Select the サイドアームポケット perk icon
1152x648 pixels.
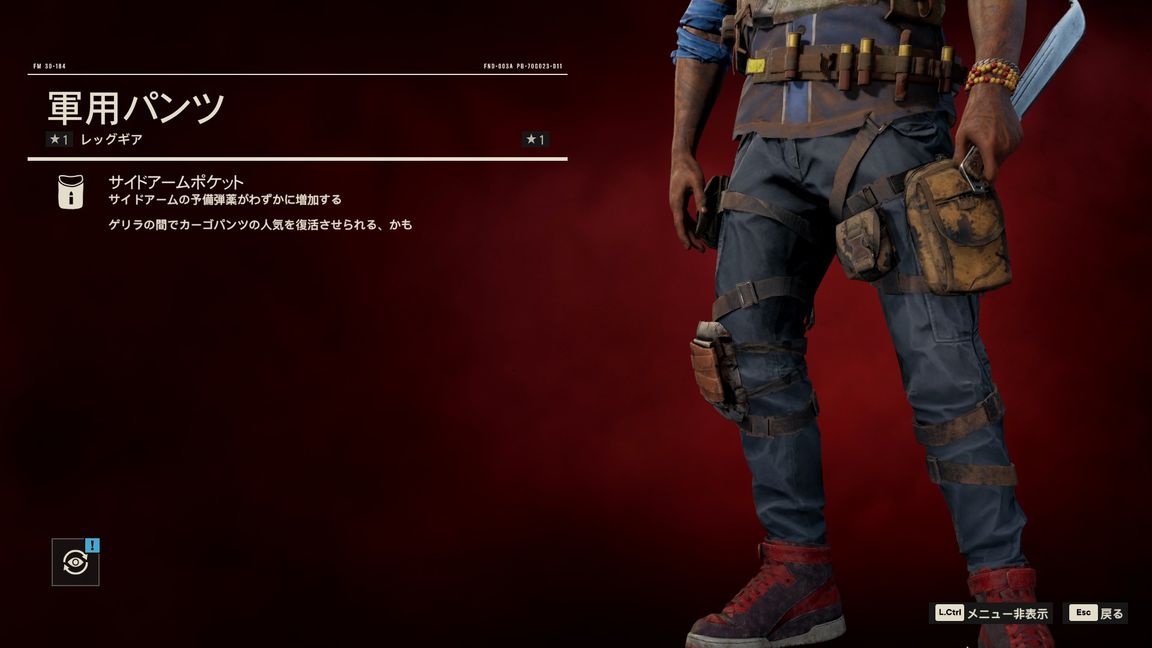[x=71, y=191]
